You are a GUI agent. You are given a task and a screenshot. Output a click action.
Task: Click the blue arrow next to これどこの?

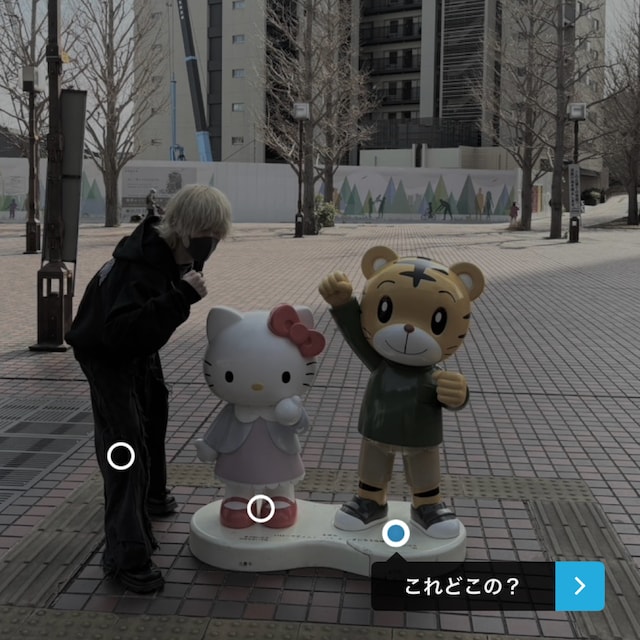pos(580,586)
